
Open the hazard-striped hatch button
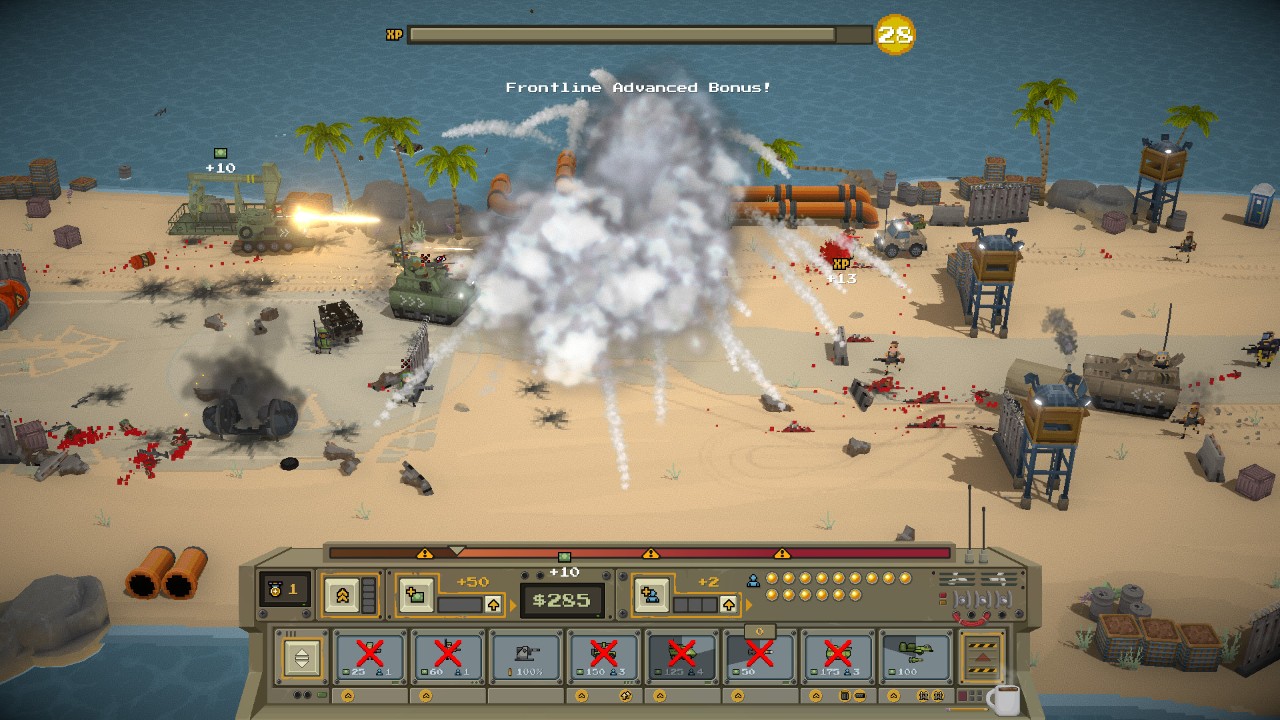[x=981, y=657]
